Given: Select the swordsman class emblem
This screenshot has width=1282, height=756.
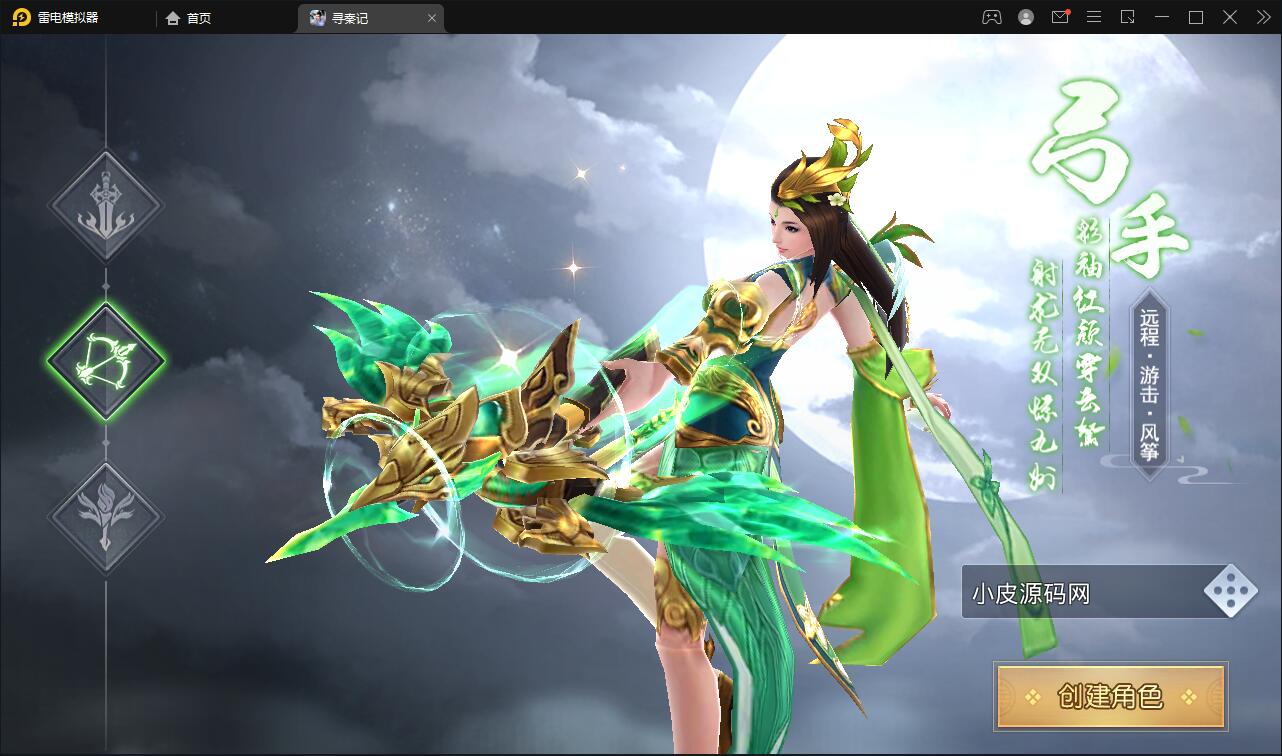Looking at the screenshot, I should click(x=106, y=206).
